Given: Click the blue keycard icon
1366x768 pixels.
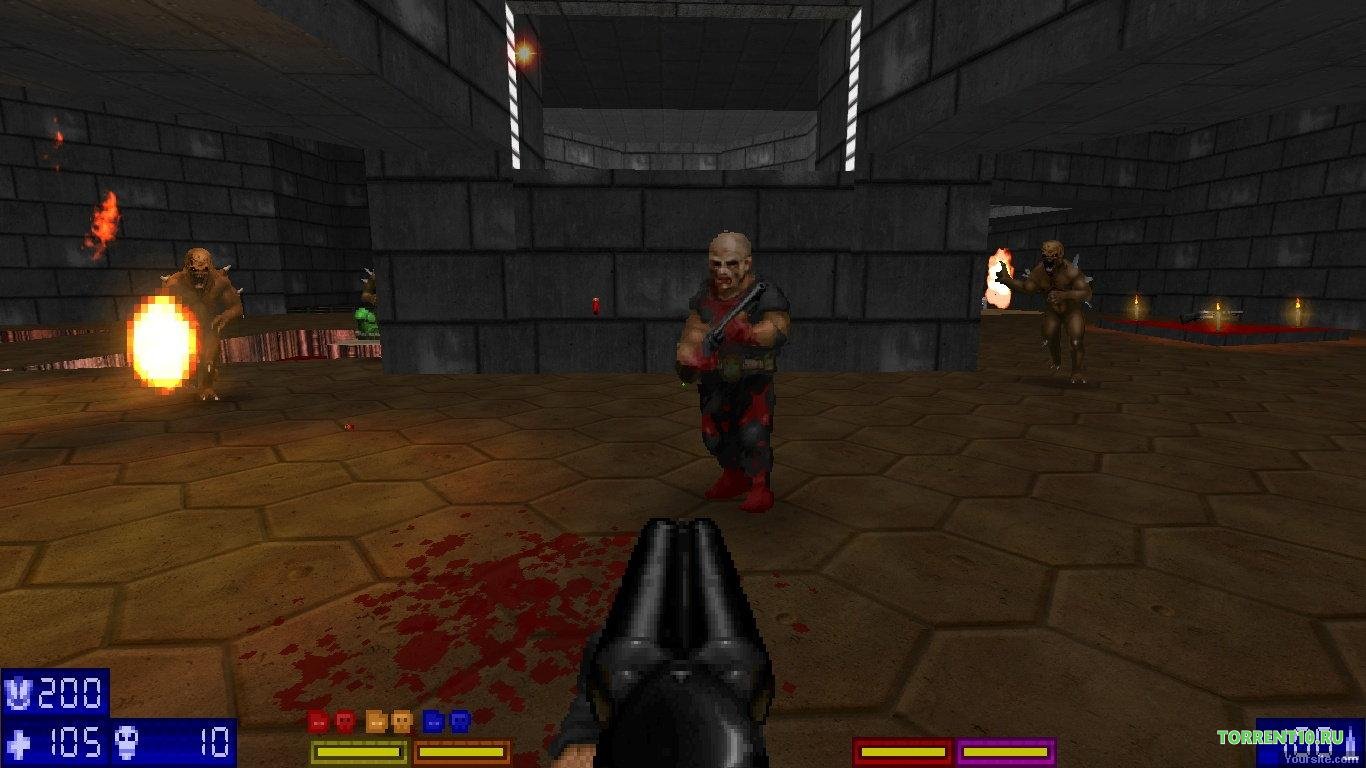Looking at the screenshot, I should click(x=432, y=721).
